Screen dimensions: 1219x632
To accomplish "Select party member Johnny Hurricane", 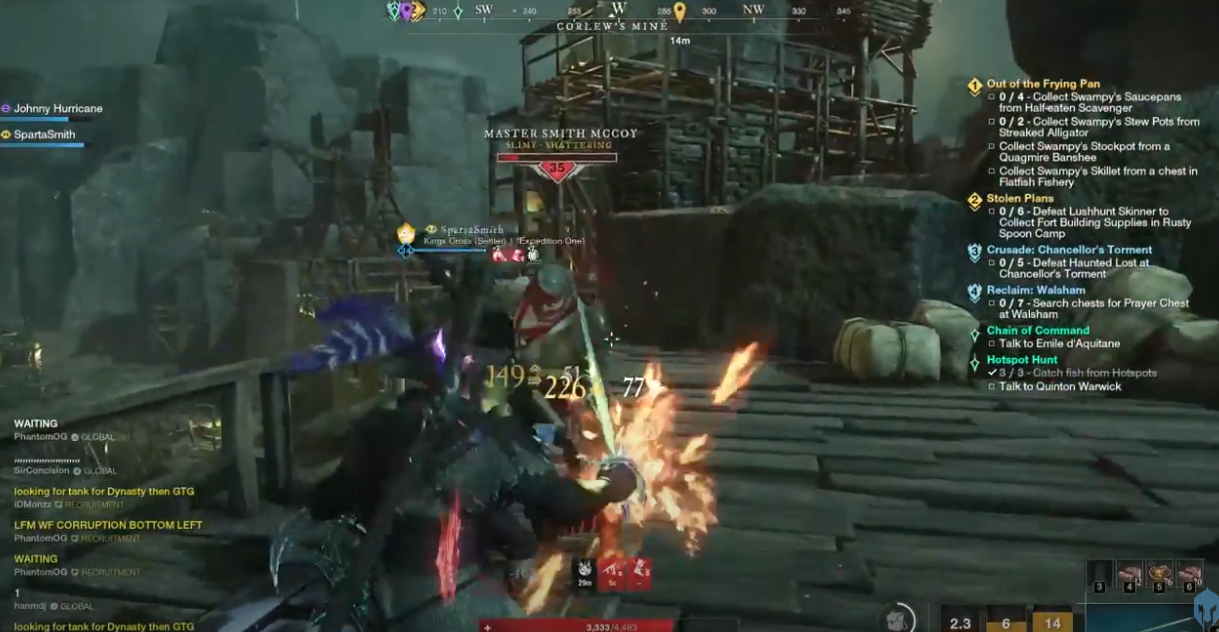I will 58,109.
